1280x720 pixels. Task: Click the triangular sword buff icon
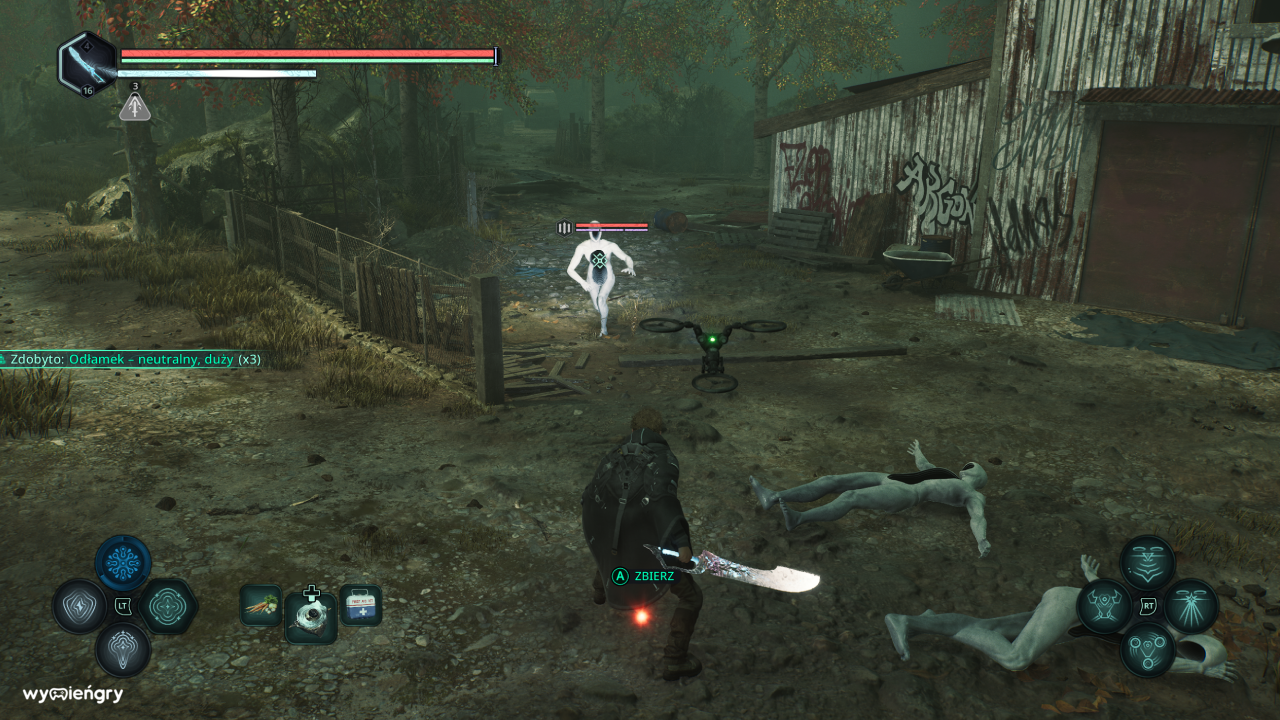(135, 107)
